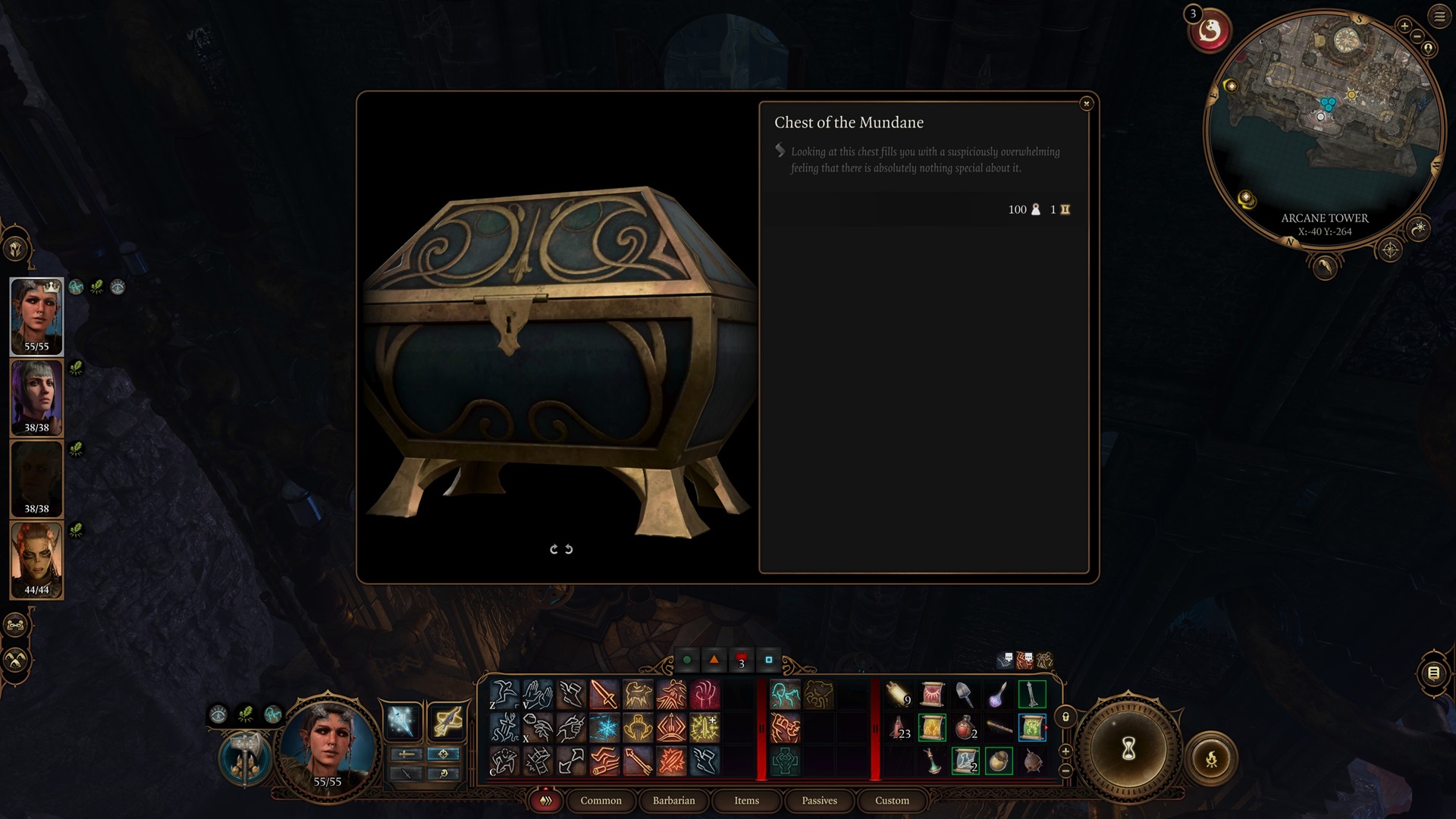Click the green circle filter above the hotbar

coord(688,661)
